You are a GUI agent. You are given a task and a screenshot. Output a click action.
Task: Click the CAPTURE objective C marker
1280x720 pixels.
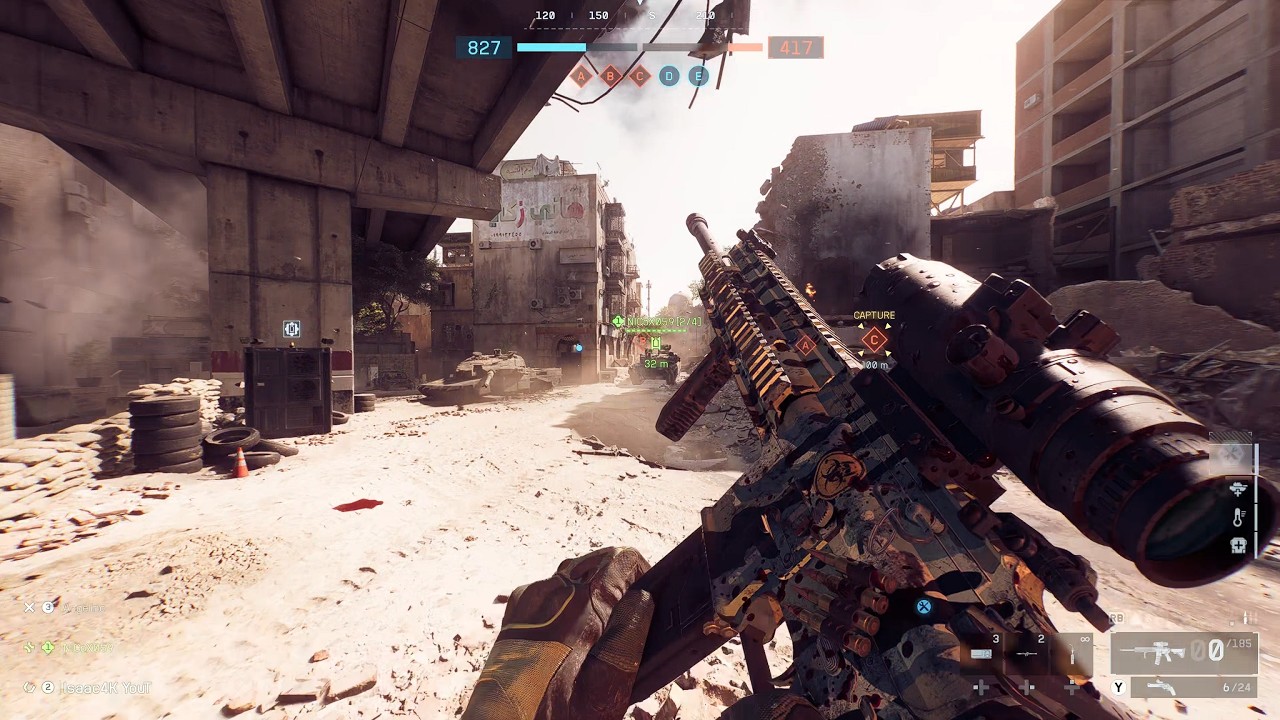tap(874, 339)
